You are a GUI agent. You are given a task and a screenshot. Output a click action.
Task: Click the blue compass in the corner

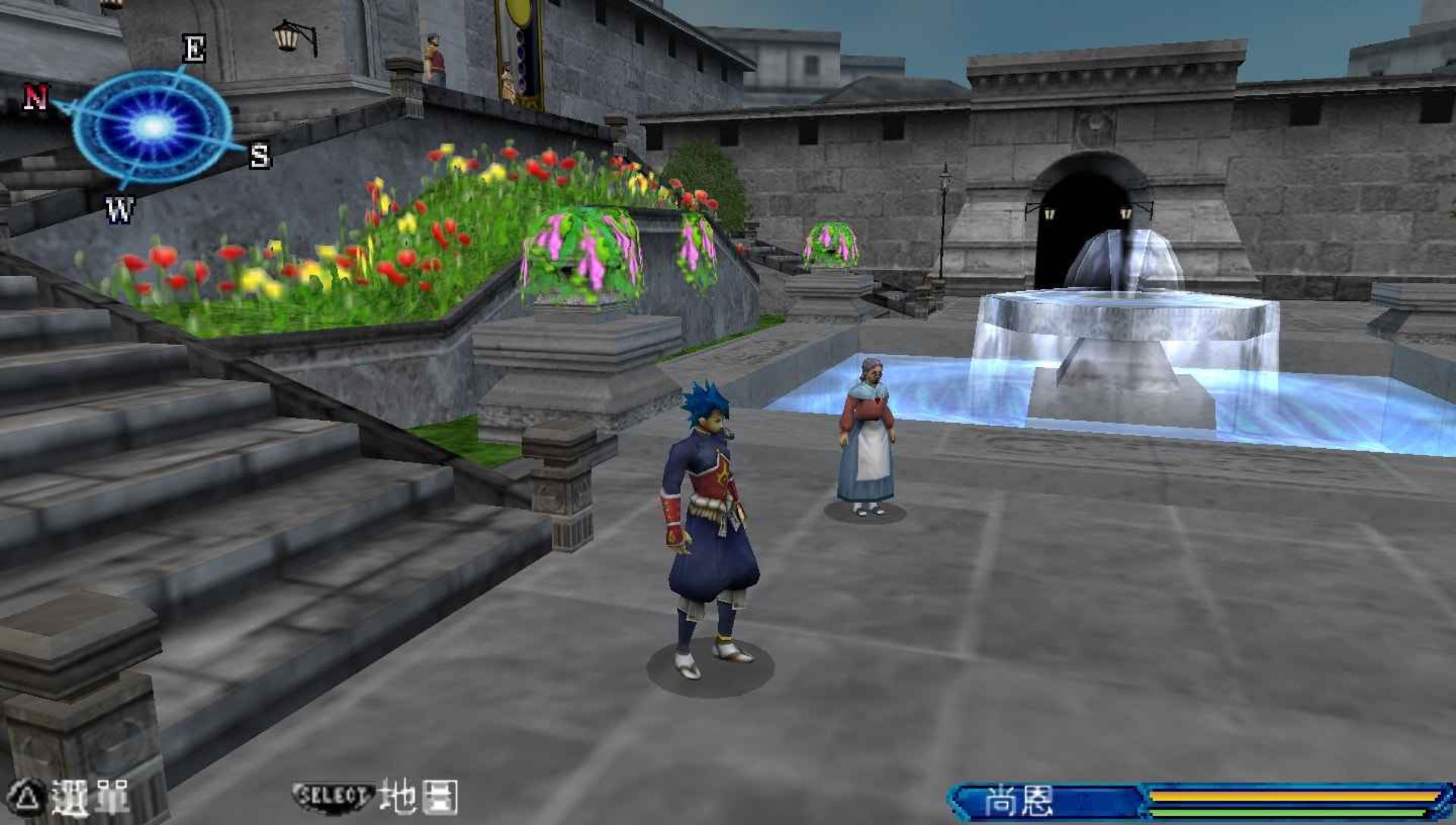coord(152,126)
